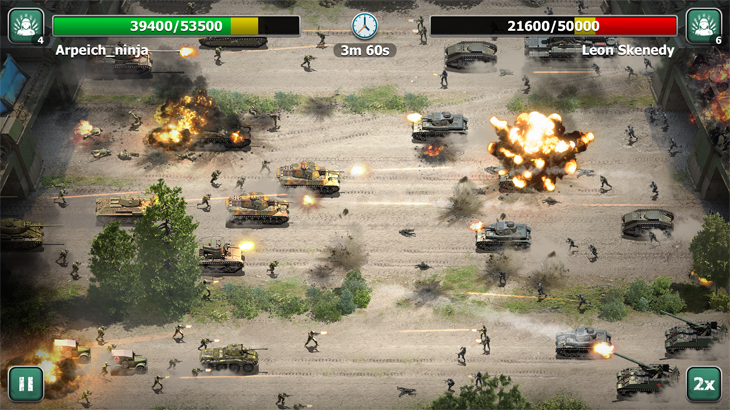This screenshot has width=730, height=410.
Task: Open Leon Skenedy's player badge icon
Action: pos(704,25)
